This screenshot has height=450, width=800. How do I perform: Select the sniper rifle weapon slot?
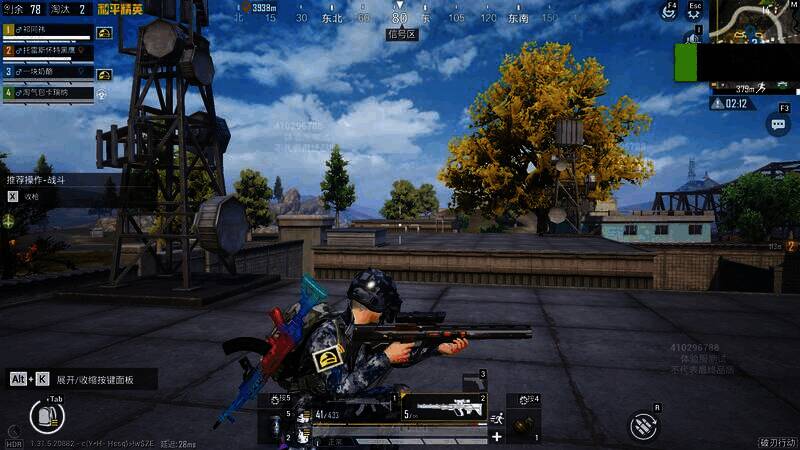click(444, 408)
